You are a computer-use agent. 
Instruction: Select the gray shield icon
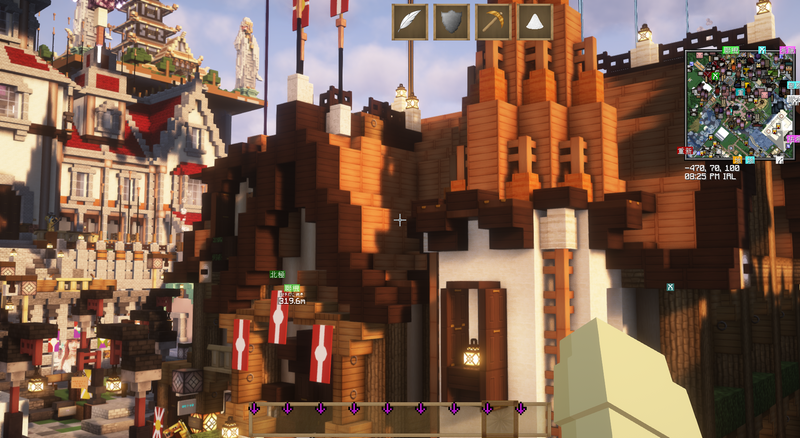click(x=452, y=22)
